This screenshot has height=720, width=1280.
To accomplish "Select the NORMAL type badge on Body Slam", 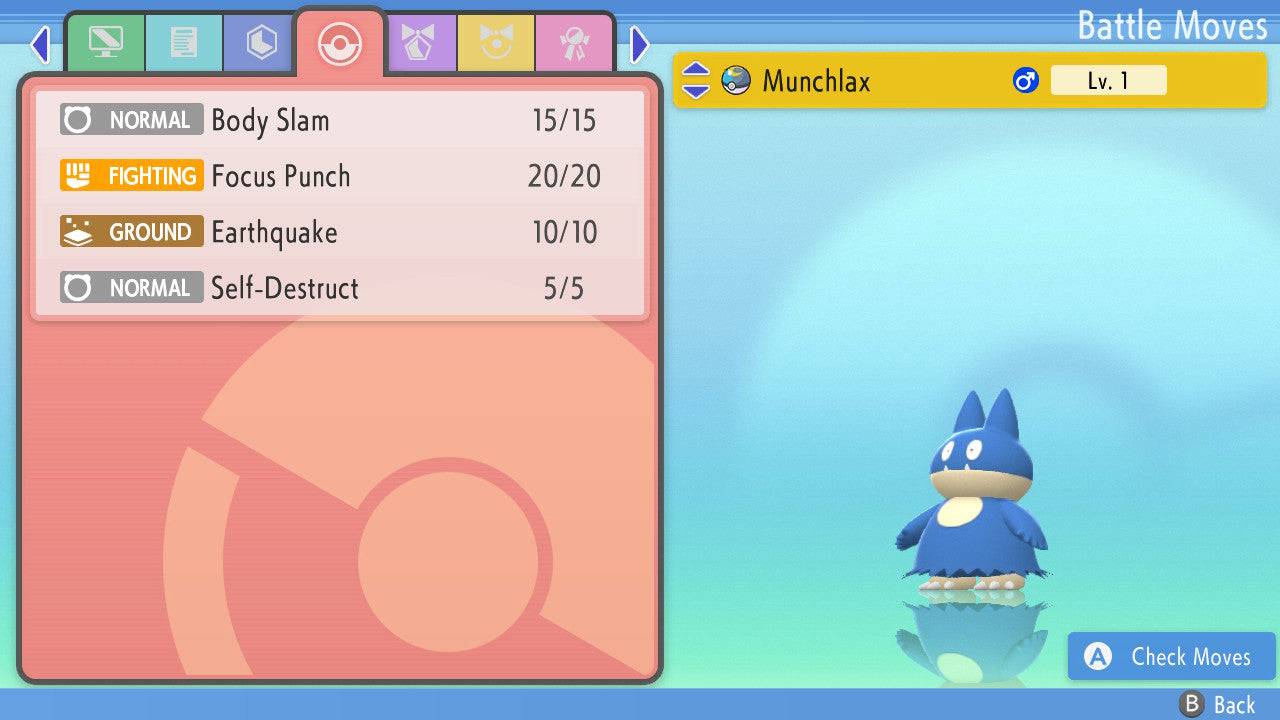I will pyautogui.click(x=131, y=119).
